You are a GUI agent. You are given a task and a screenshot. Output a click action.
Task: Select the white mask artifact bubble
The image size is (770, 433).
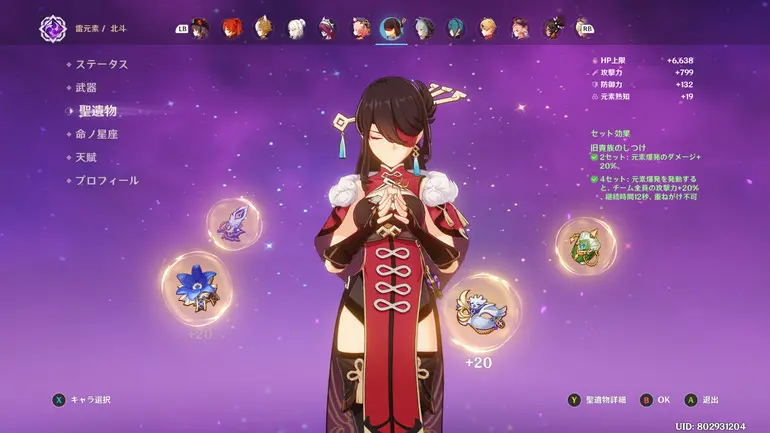[481, 310]
